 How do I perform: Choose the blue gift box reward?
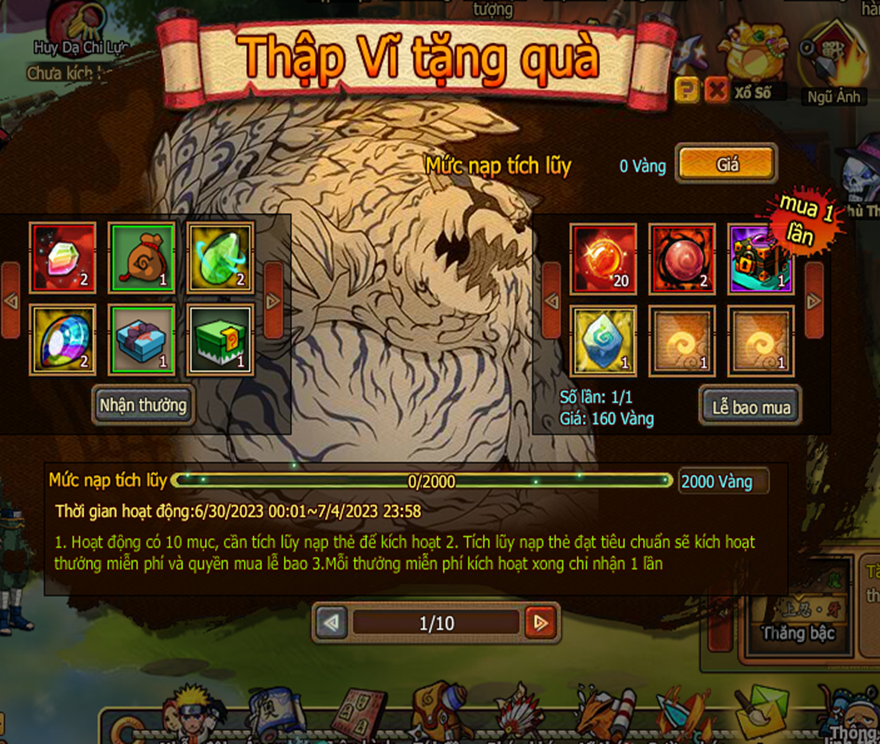tap(142, 338)
